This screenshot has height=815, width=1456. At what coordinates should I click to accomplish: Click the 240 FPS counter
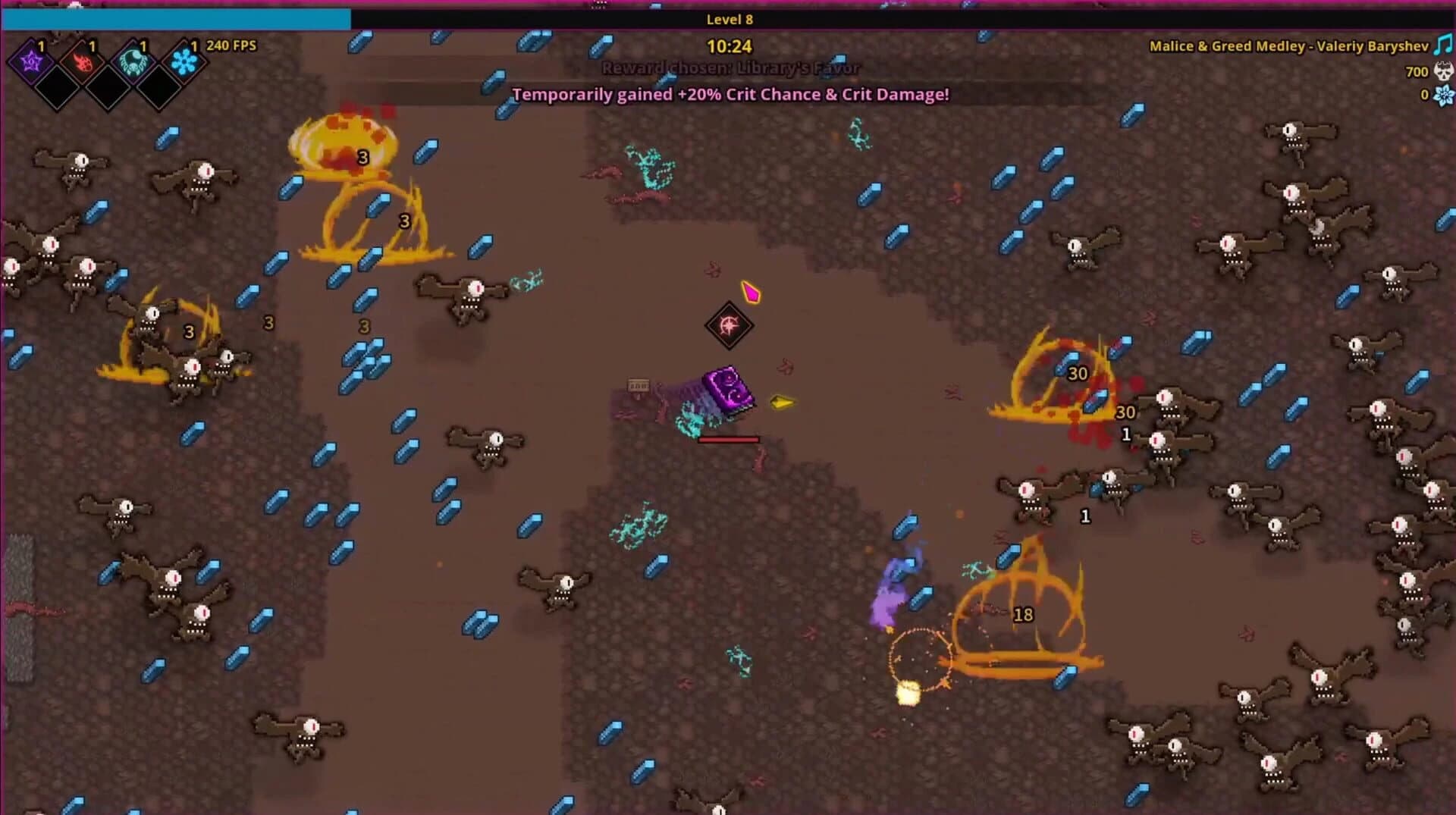pyautogui.click(x=233, y=45)
